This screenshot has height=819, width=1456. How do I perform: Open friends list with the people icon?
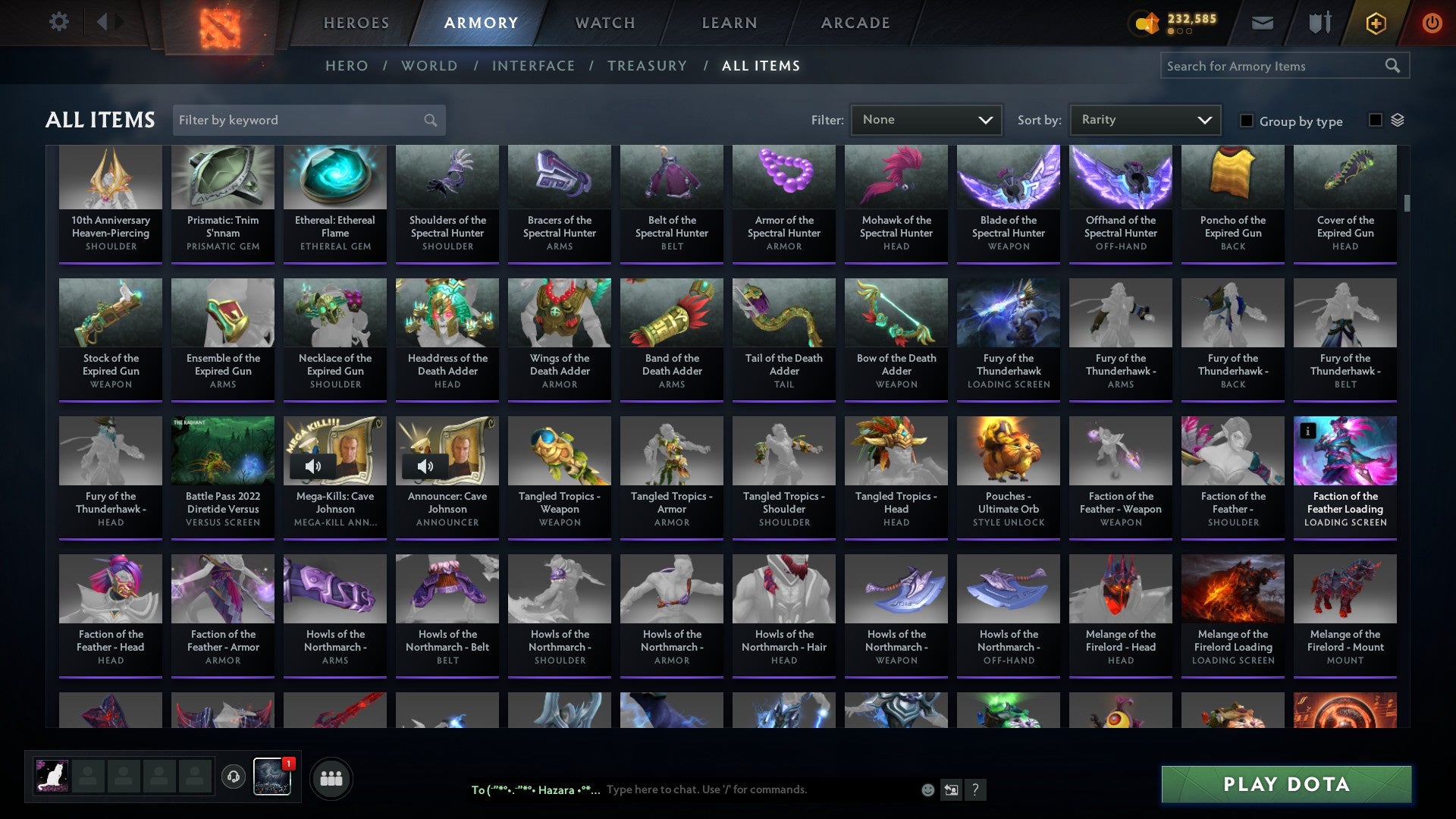pos(331,777)
